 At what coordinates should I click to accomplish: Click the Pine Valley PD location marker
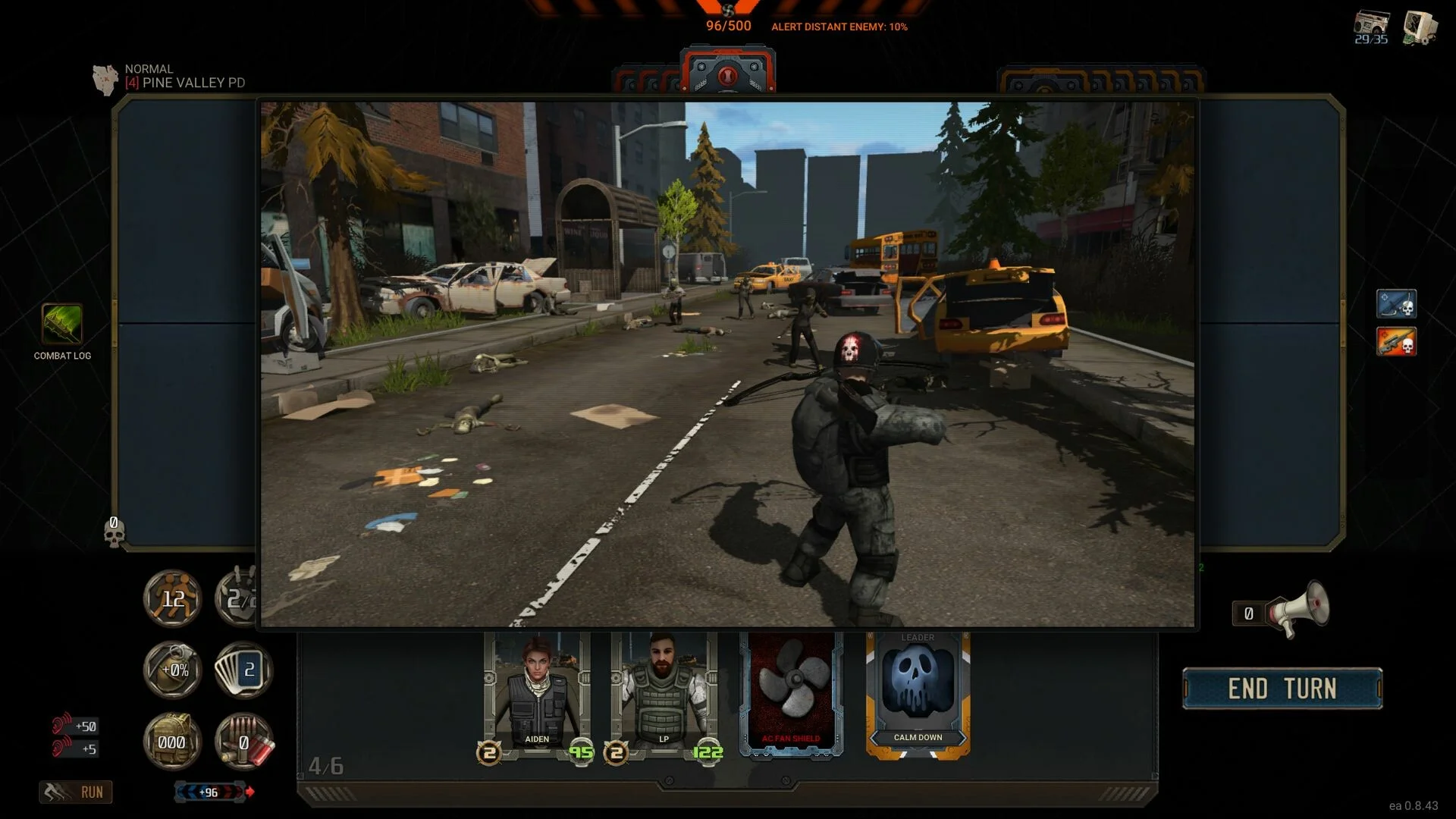pyautogui.click(x=105, y=78)
